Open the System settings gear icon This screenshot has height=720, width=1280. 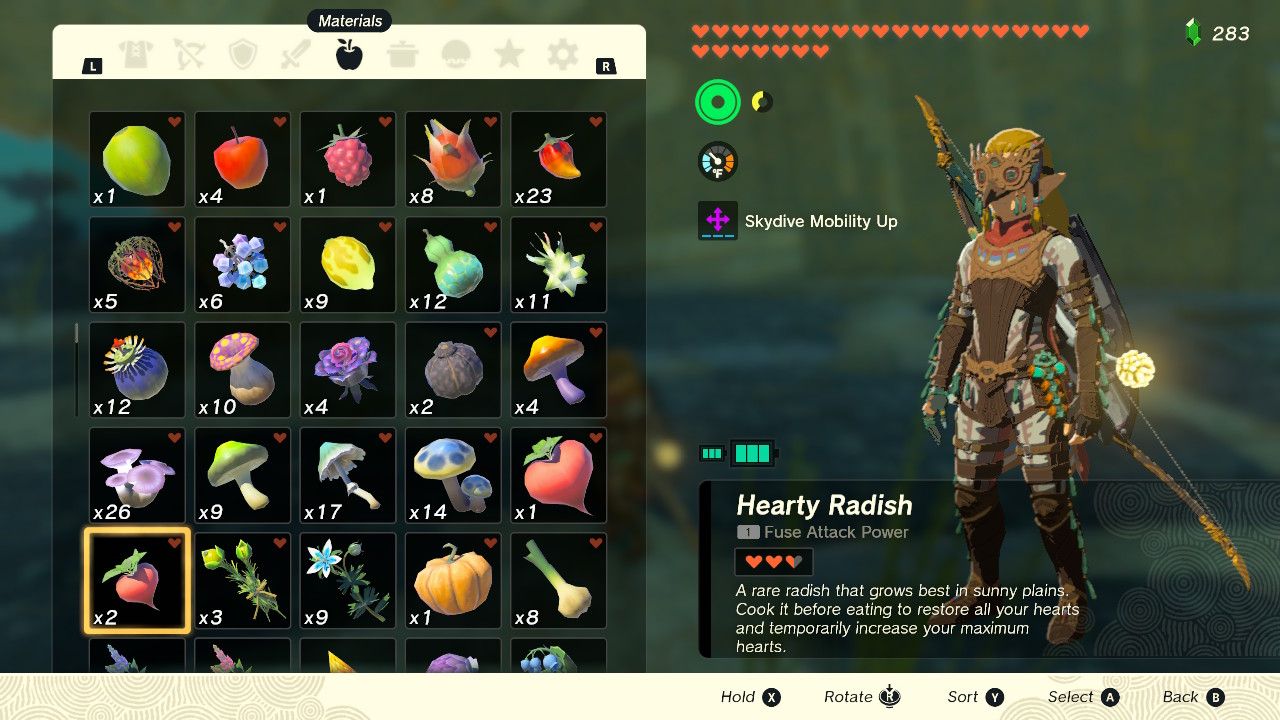pyautogui.click(x=561, y=55)
